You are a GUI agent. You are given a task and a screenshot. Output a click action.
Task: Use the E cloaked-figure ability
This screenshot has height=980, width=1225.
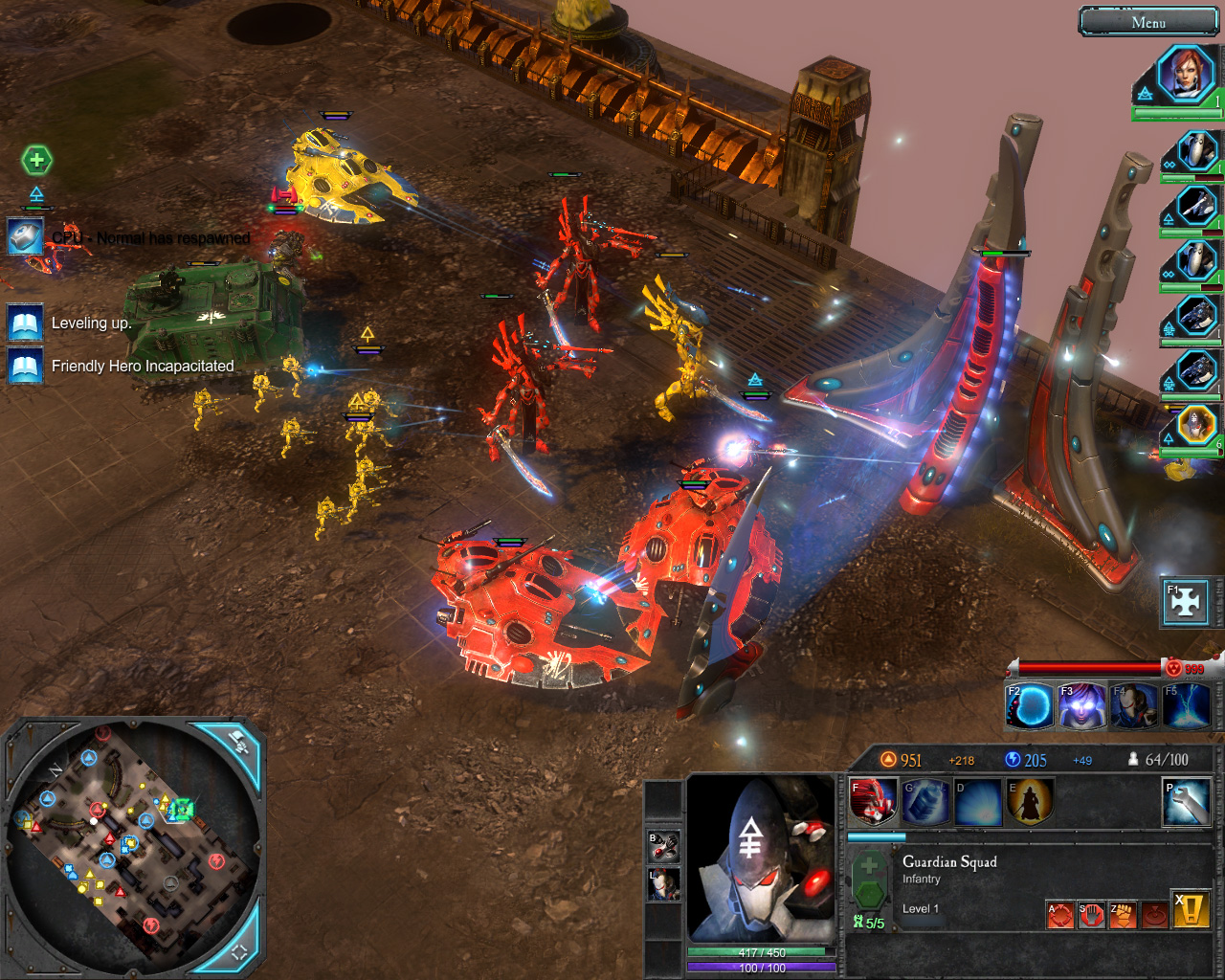(1030, 802)
